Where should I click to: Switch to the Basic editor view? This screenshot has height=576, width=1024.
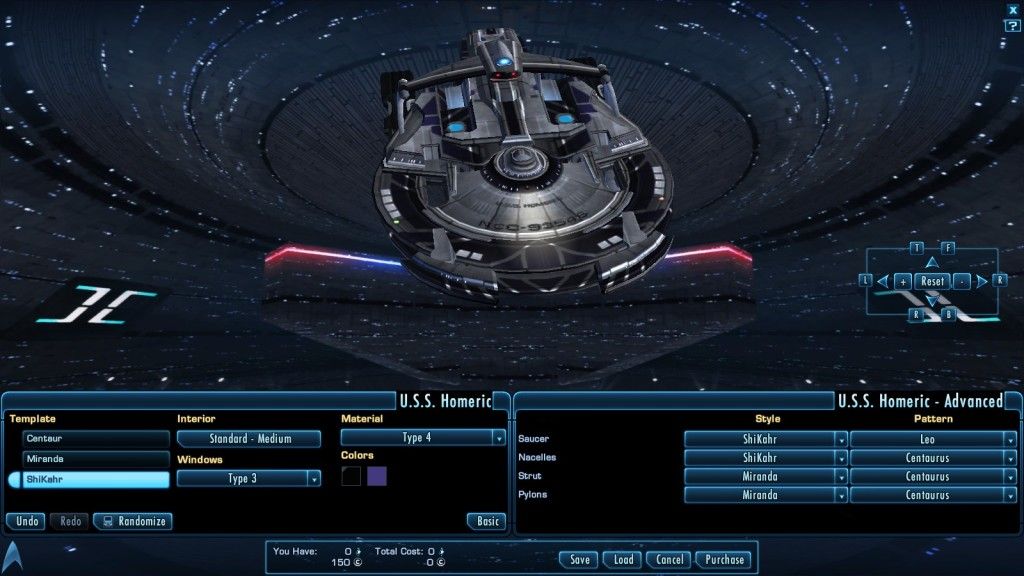click(487, 521)
